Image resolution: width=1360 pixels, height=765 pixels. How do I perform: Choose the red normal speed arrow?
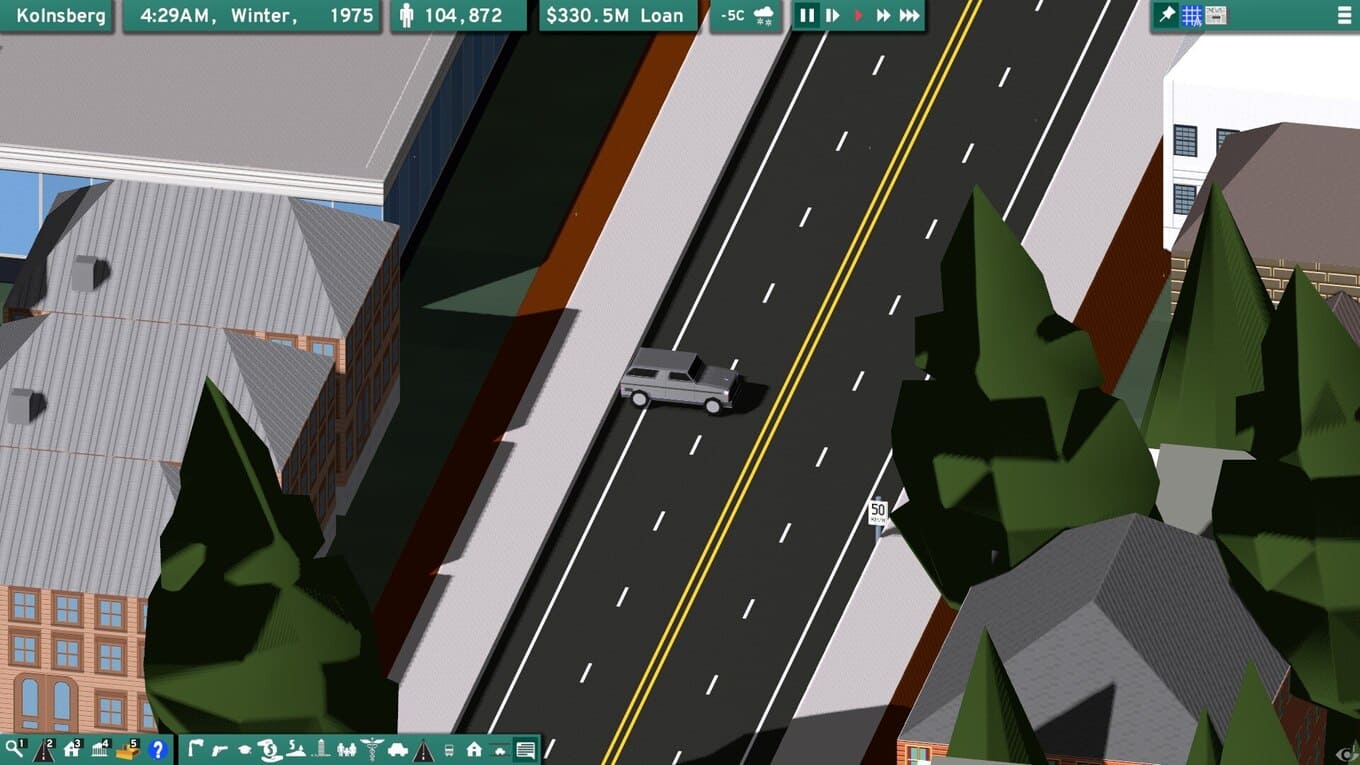coord(858,16)
